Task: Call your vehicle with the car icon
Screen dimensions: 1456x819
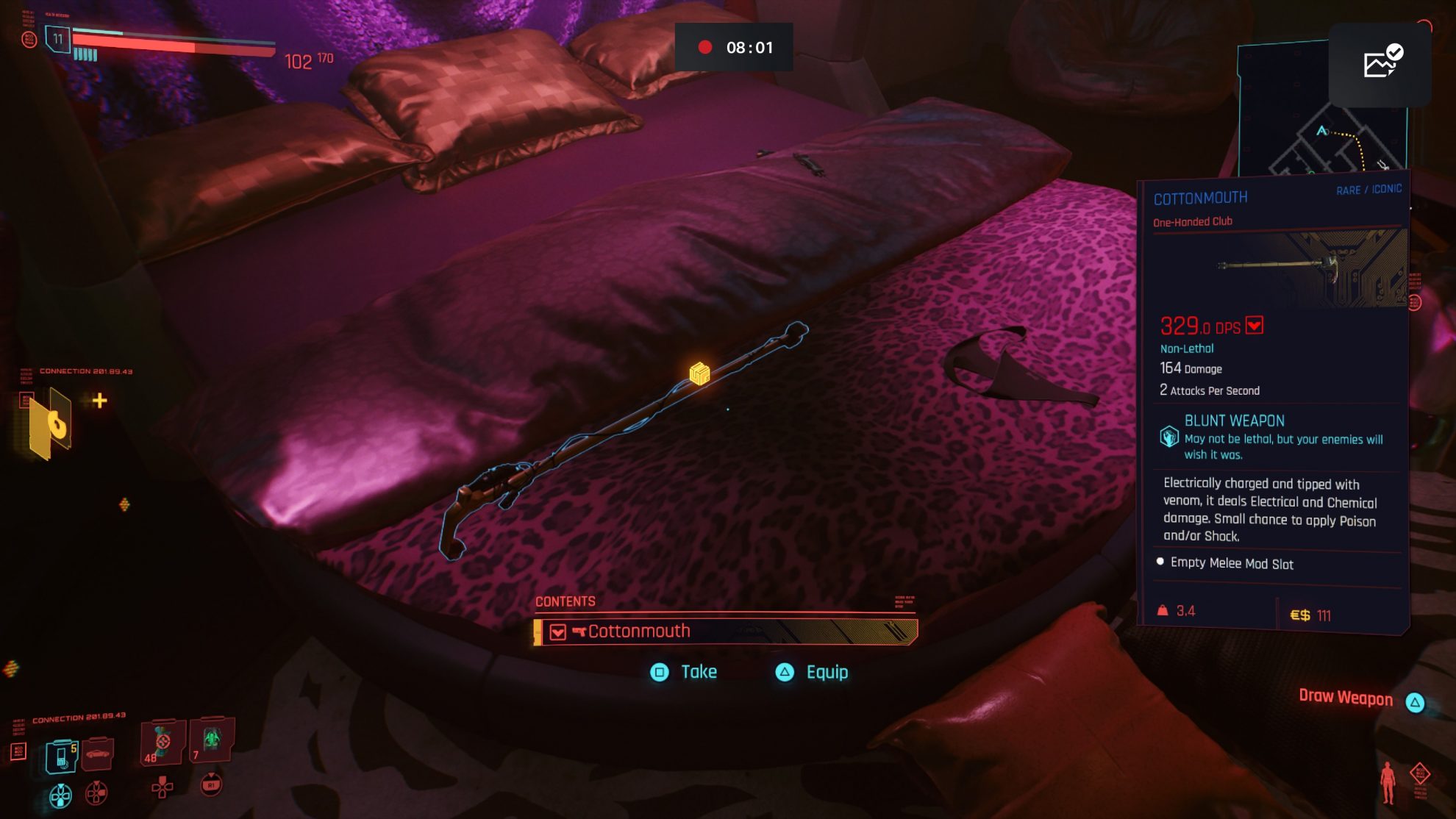Action: pos(97,754)
